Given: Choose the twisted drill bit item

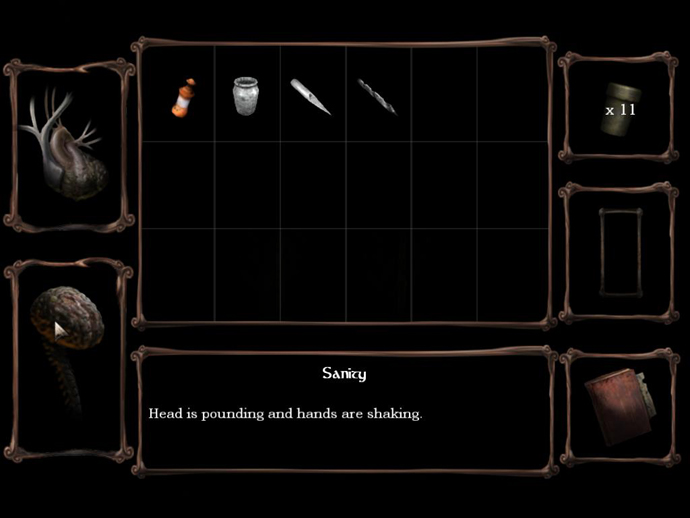Looking at the screenshot, I should tap(377, 97).
